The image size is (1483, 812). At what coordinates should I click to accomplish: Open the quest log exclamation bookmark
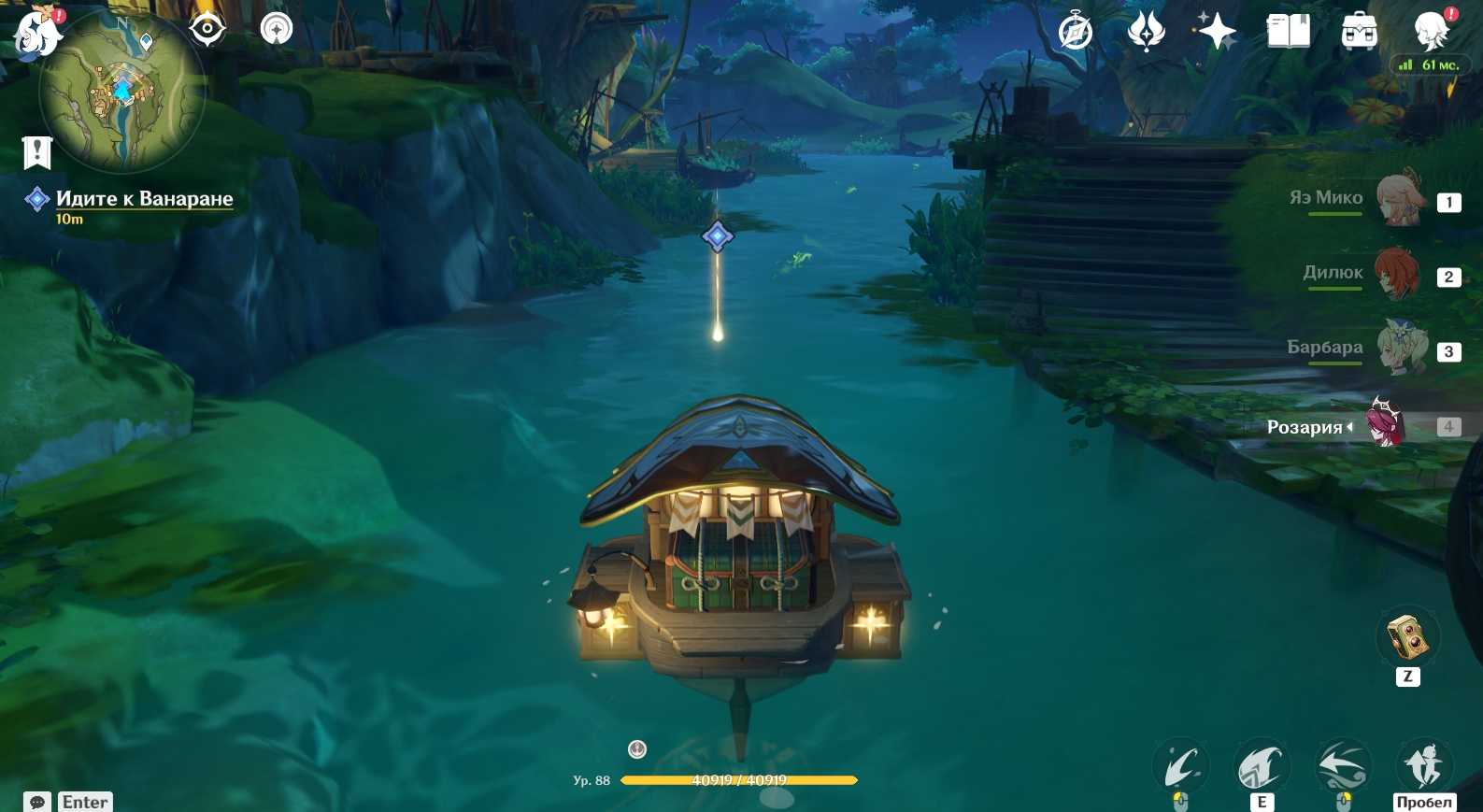tap(37, 152)
